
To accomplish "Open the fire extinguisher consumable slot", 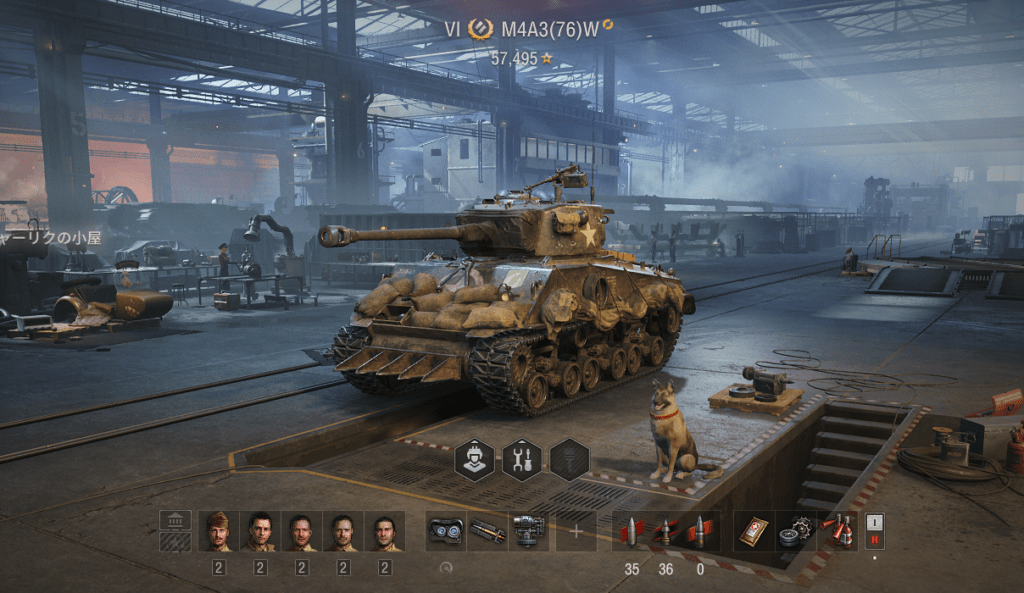I will coord(837,531).
